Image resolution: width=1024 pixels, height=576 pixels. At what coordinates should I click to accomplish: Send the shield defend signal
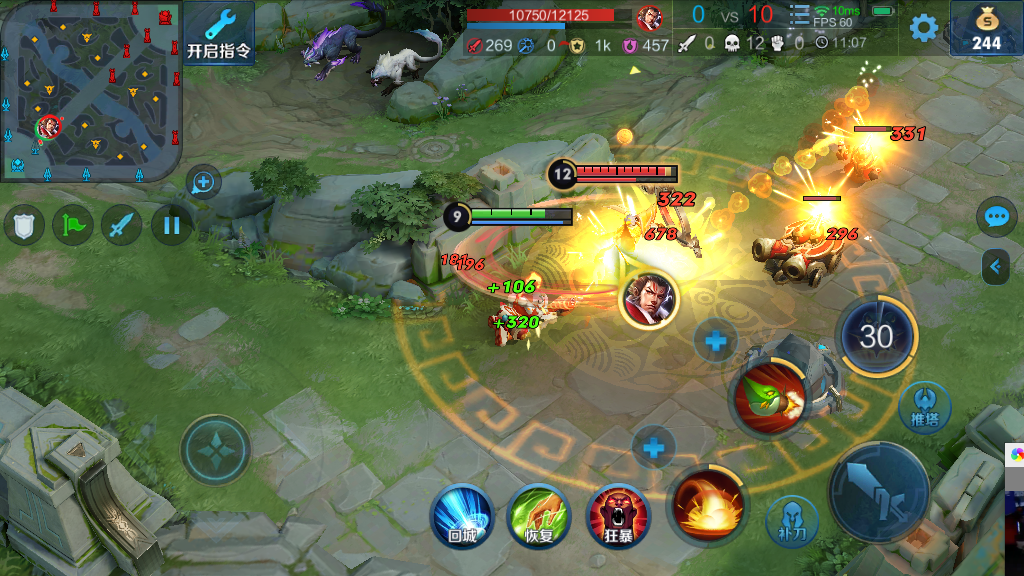[x=24, y=225]
